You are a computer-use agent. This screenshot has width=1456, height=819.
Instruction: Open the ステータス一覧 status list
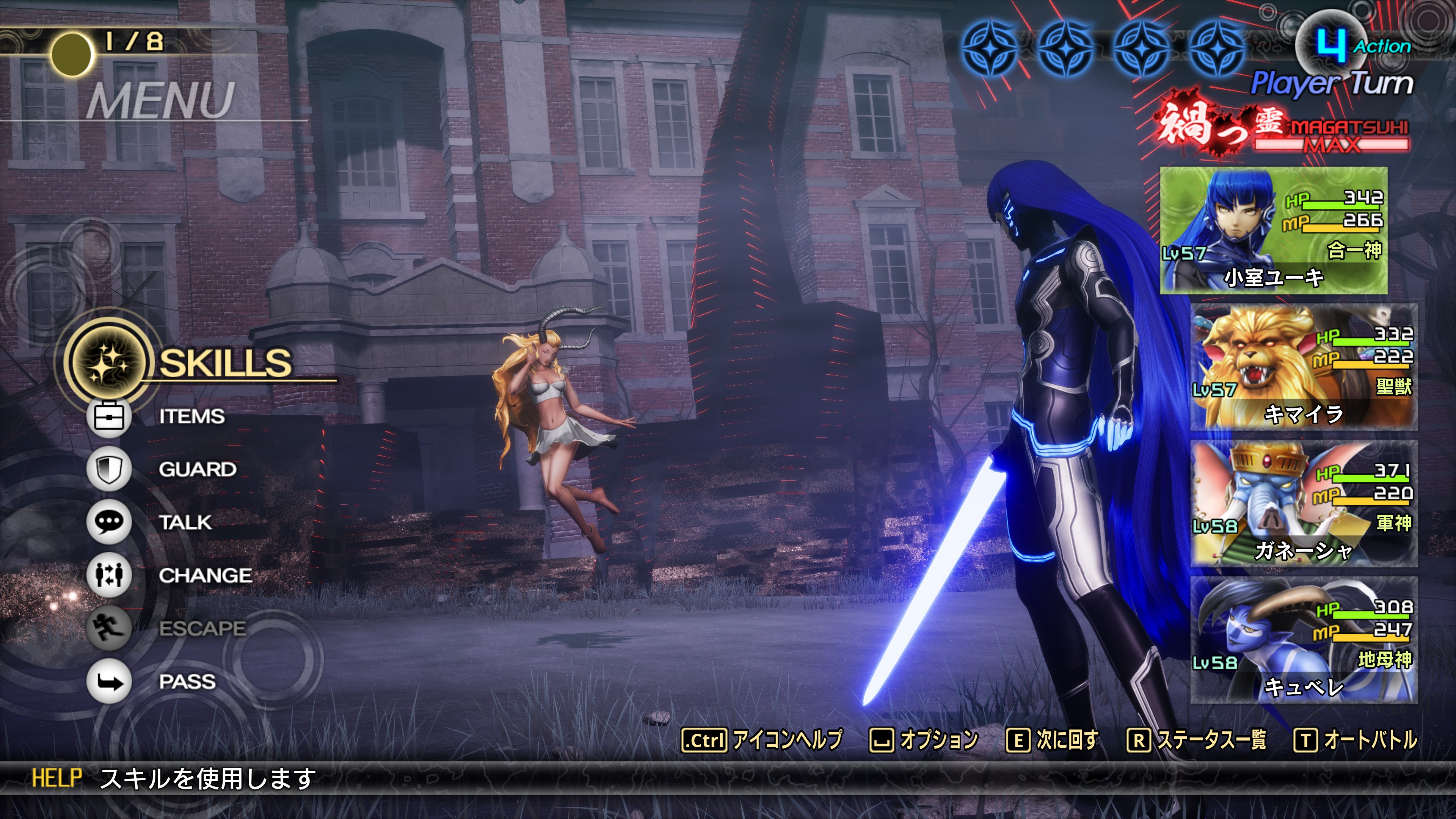coord(1197,740)
